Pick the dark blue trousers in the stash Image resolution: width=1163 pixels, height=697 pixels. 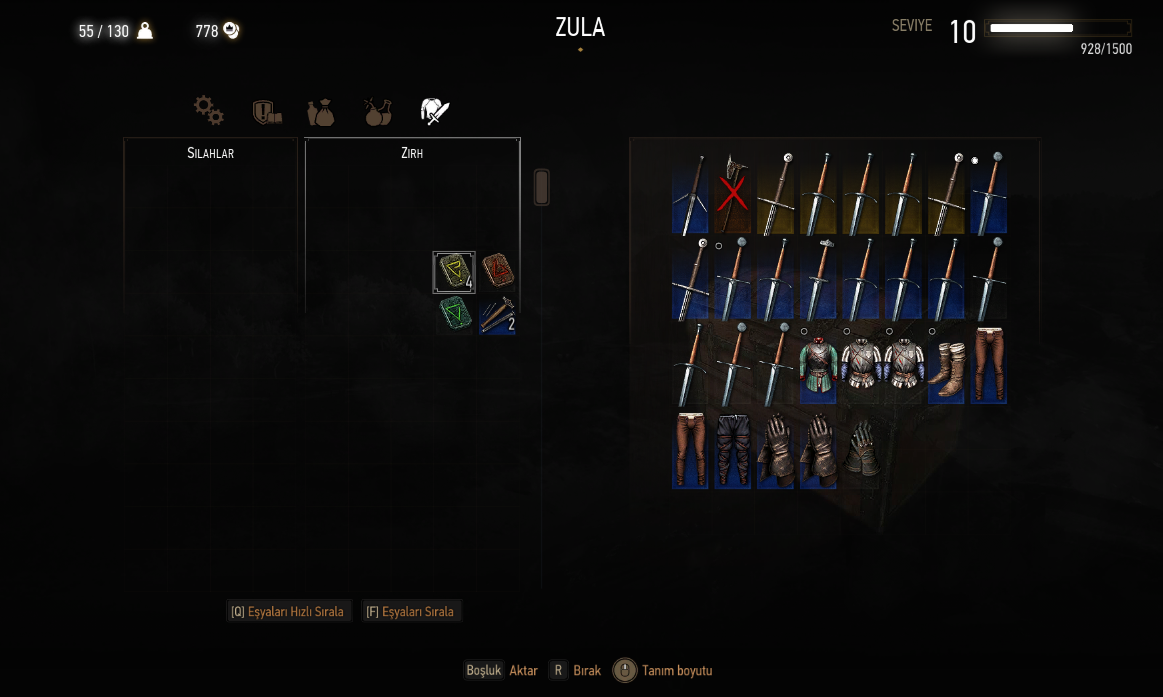732,450
